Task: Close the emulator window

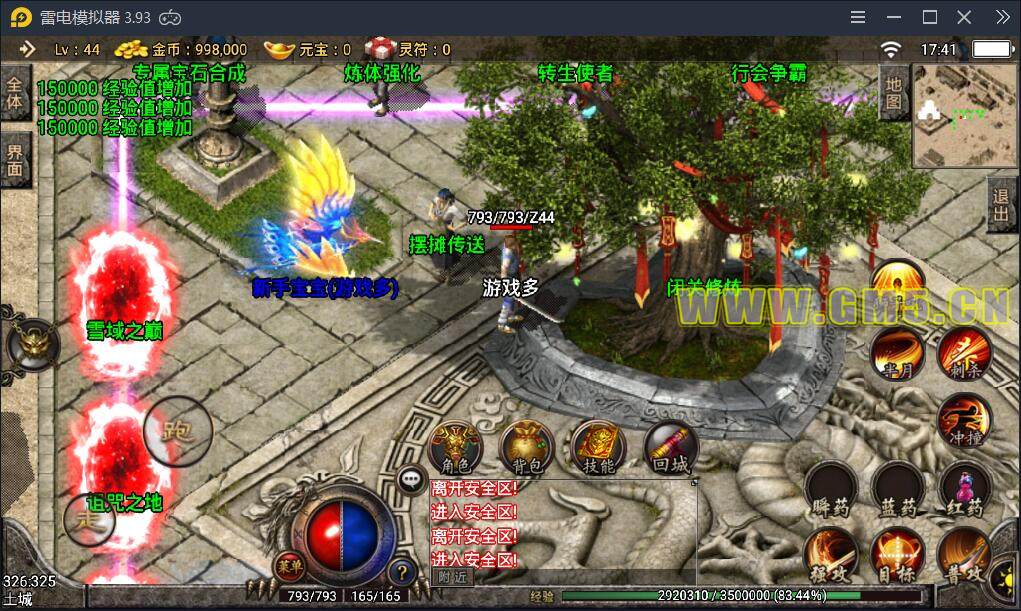Action: pyautogui.click(x=964, y=17)
